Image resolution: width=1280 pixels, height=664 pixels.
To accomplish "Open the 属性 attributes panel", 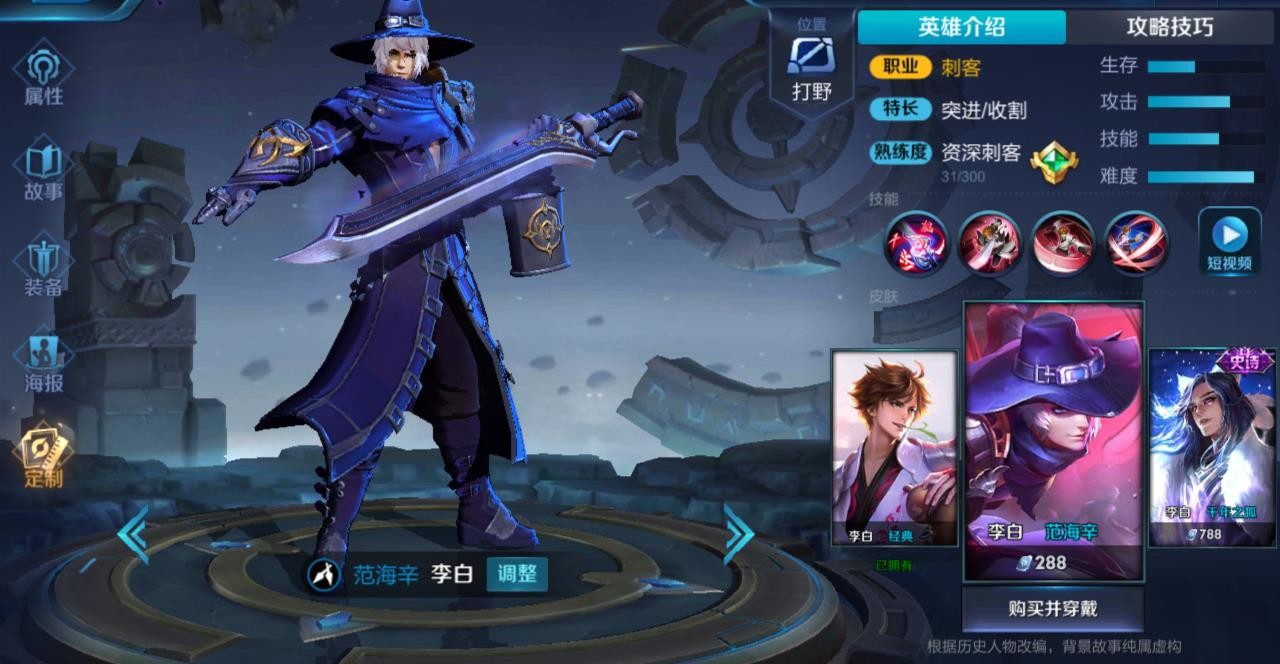I will (x=43, y=76).
